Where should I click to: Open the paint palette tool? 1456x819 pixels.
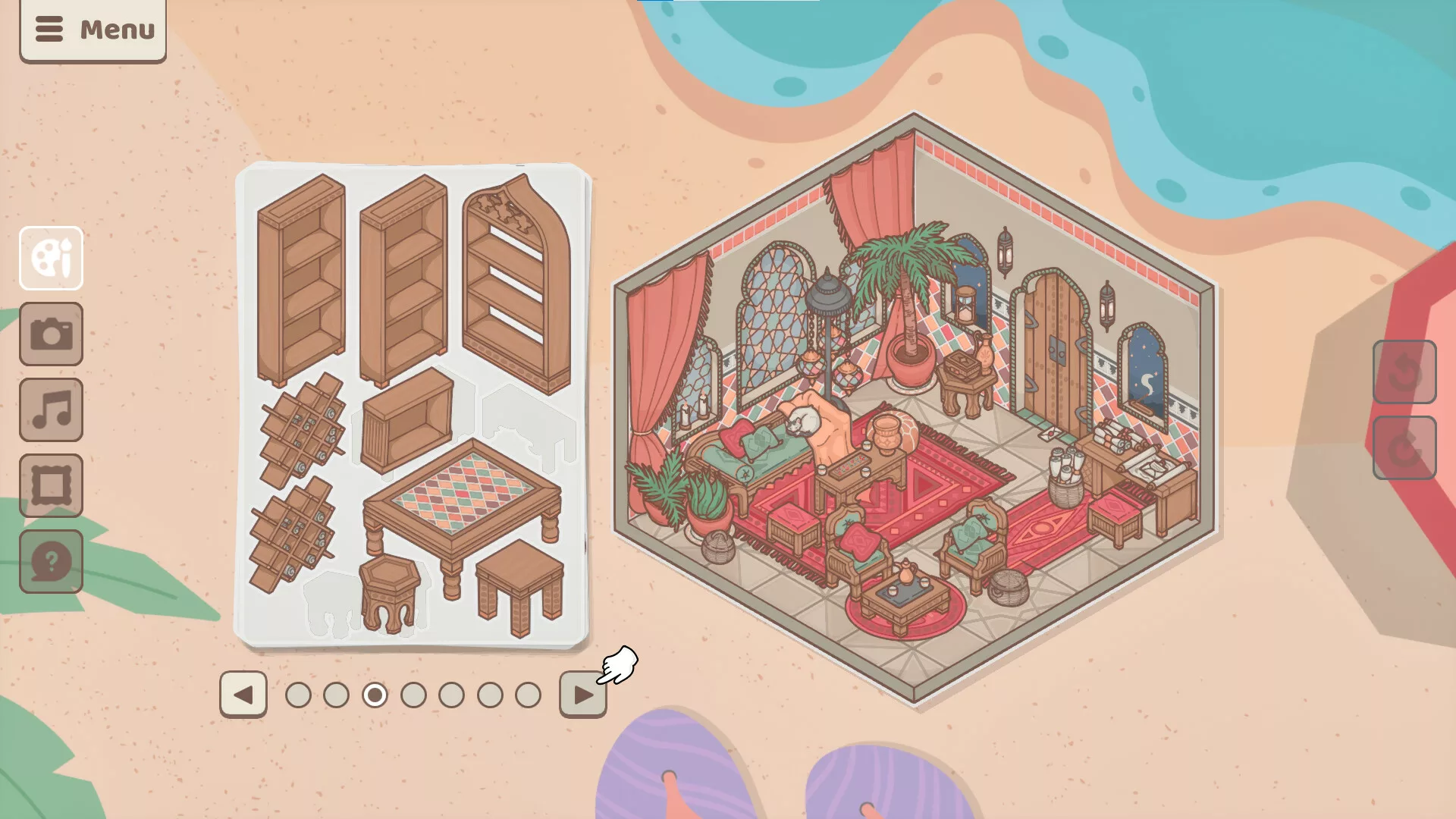click(x=51, y=258)
